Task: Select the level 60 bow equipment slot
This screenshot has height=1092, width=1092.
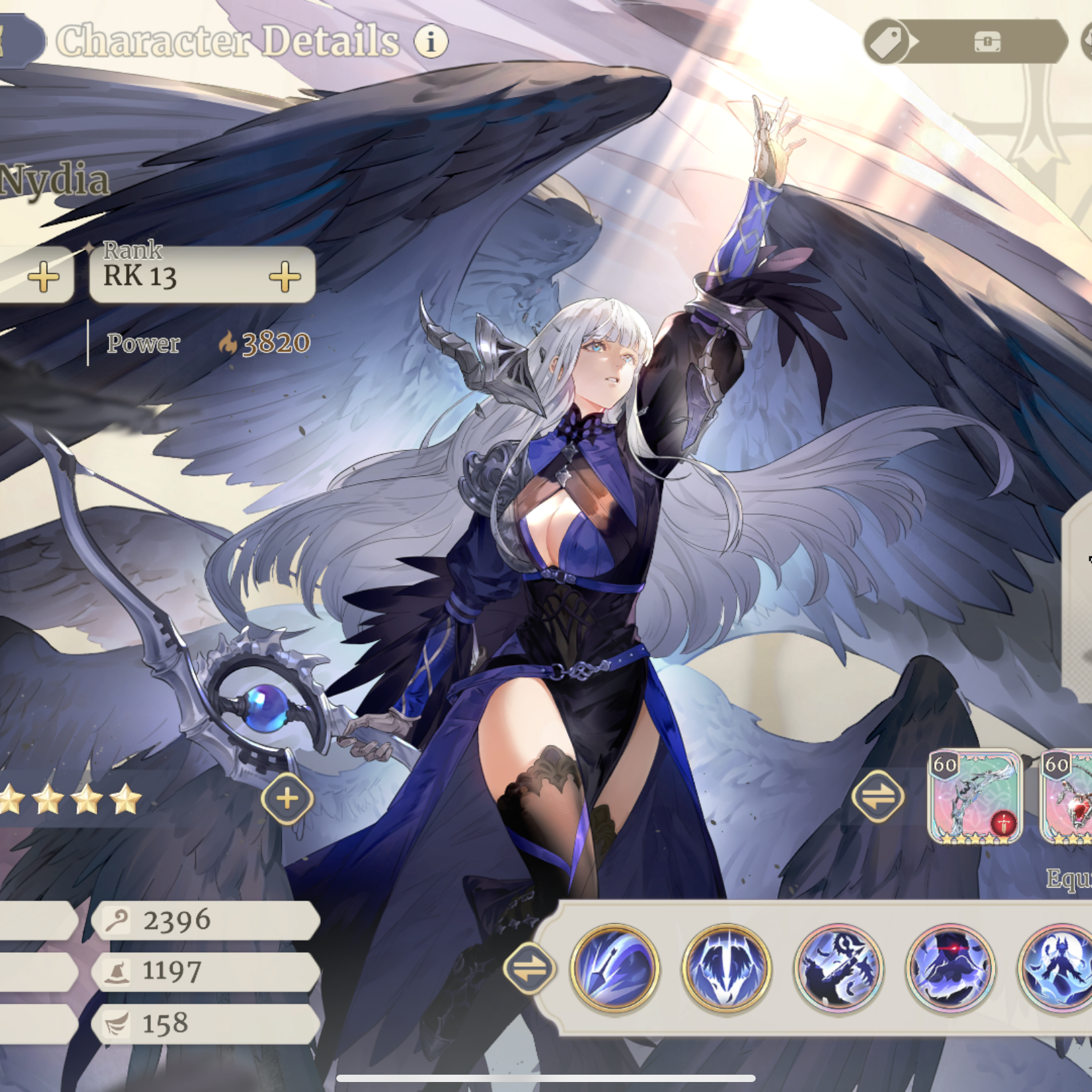Action: click(x=975, y=797)
